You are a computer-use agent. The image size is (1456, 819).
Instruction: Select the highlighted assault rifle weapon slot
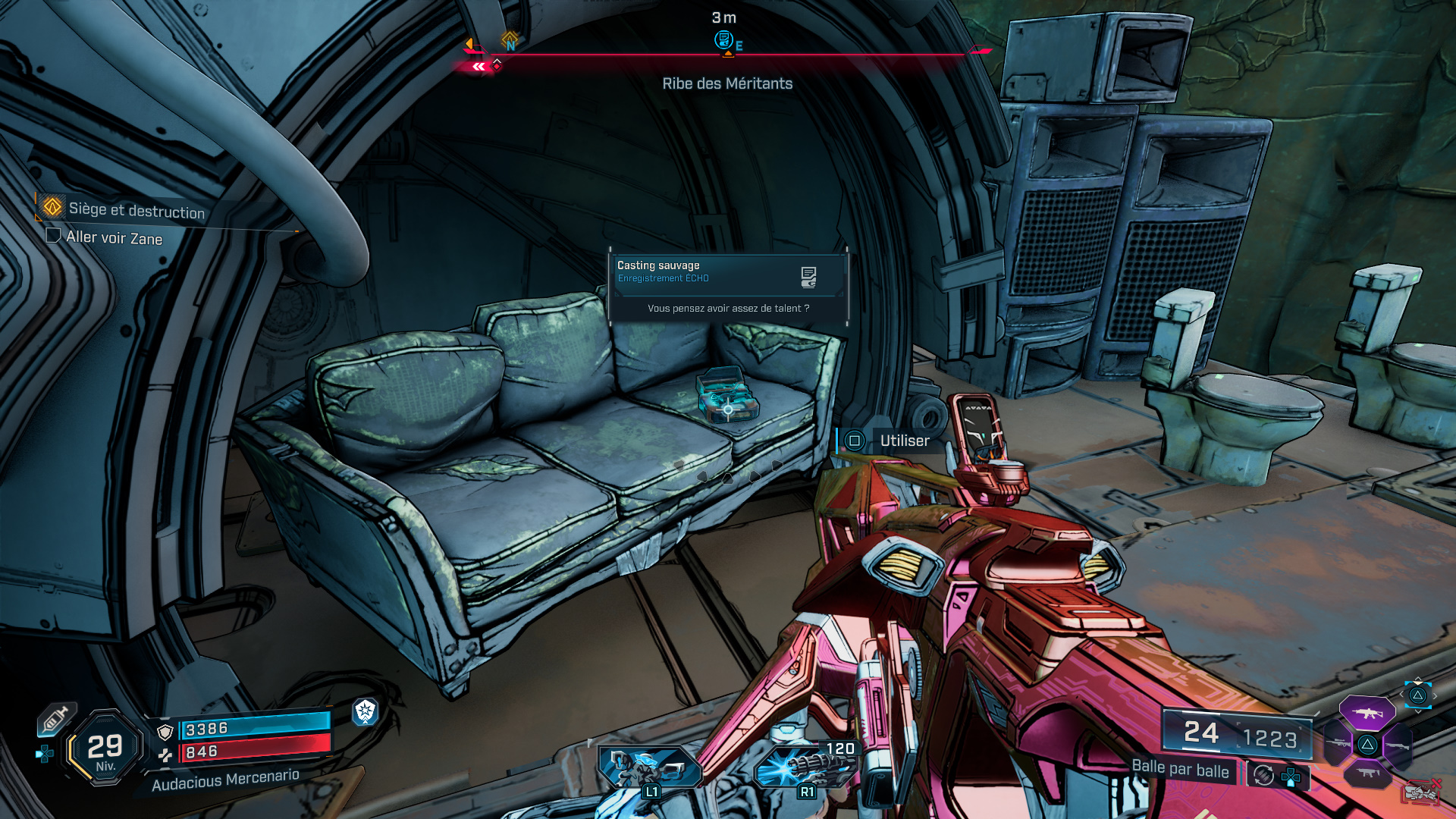point(1367,713)
